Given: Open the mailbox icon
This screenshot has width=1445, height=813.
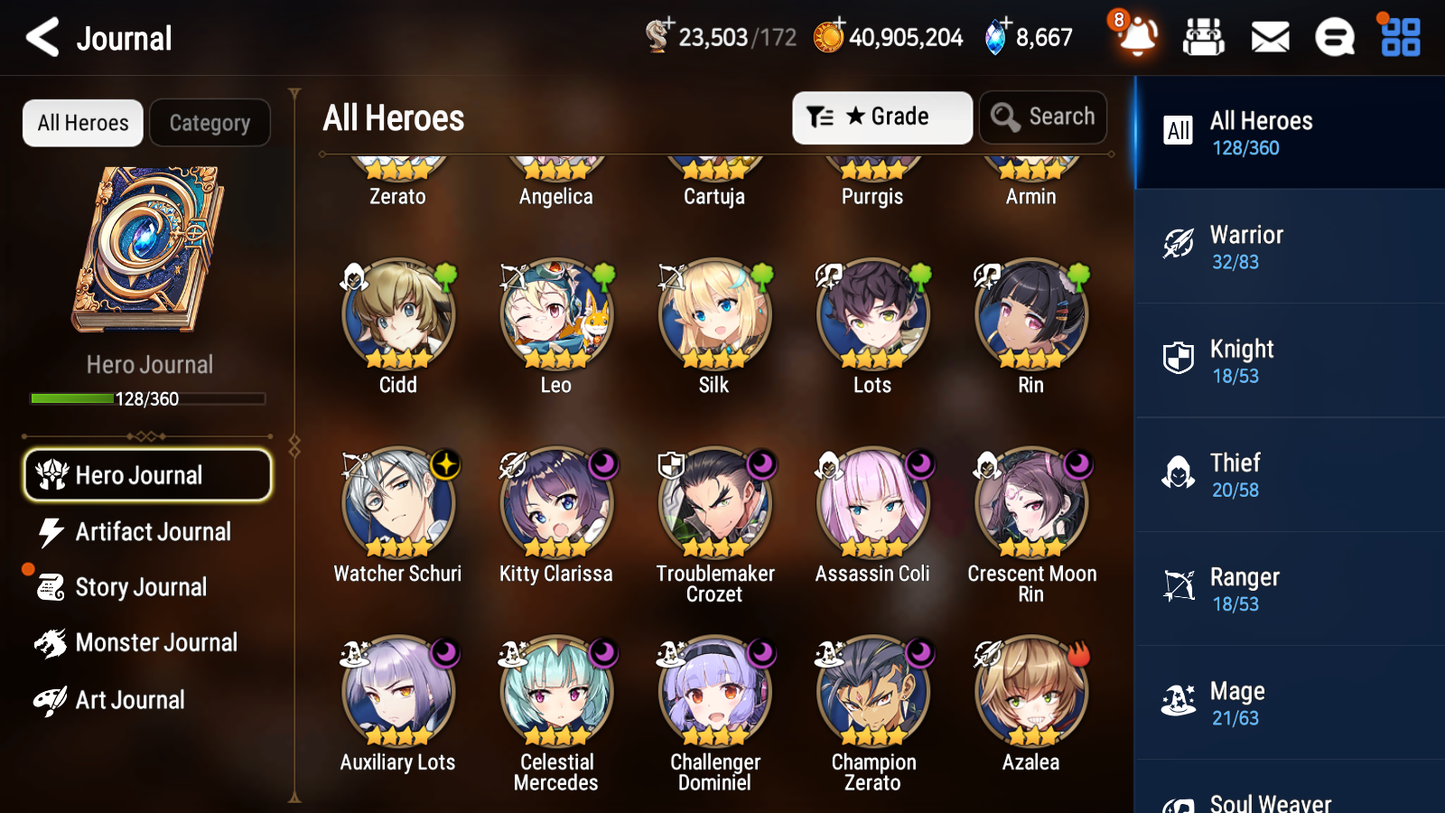Looking at the screenshot, I should tap(1270, 36).
